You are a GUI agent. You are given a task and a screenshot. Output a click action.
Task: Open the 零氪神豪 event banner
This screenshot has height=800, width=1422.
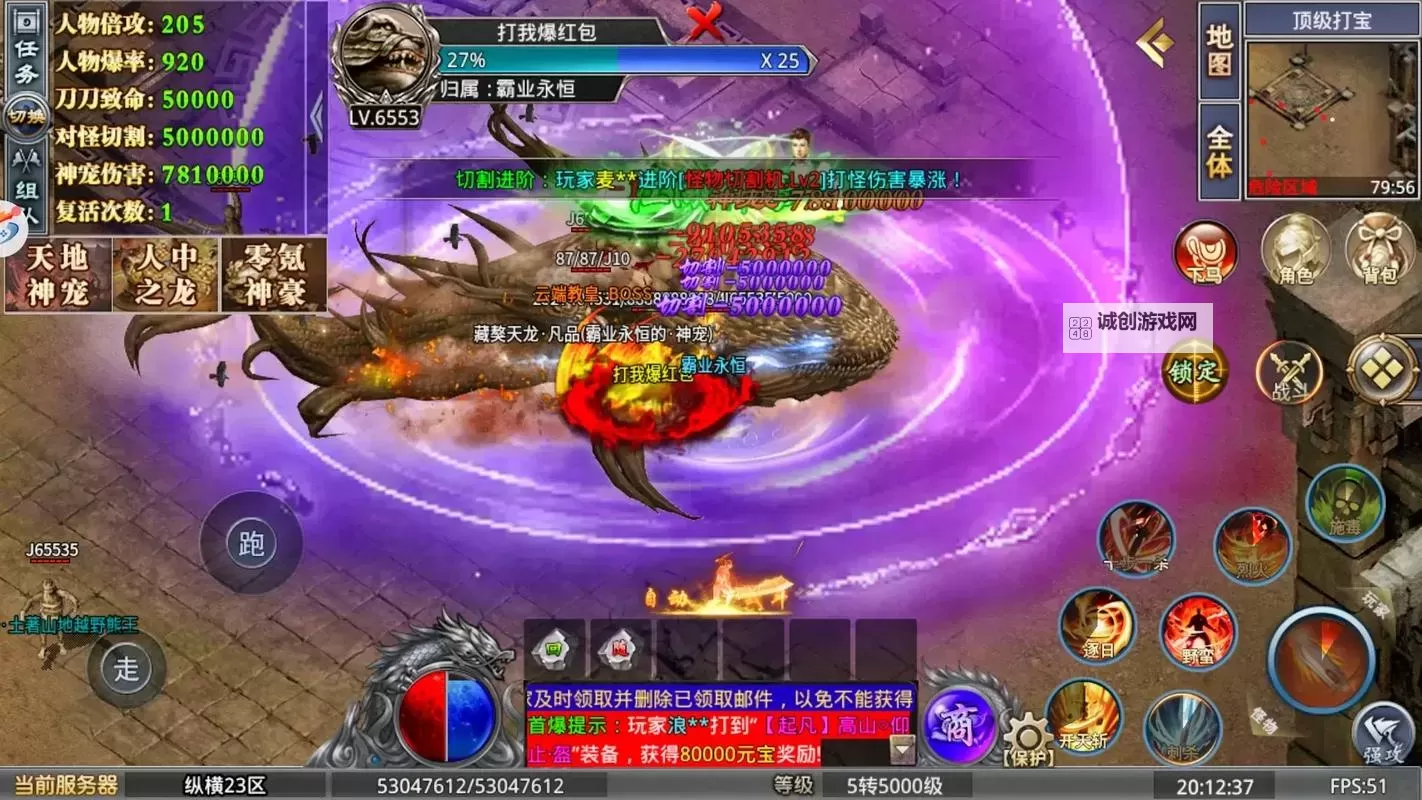[273, 274]
